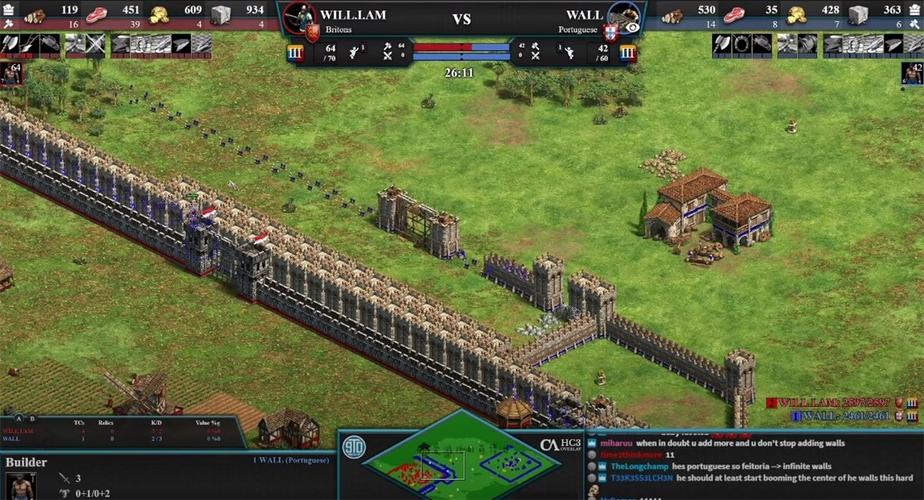Click the minimap in the bottom panel

(460, 460)
